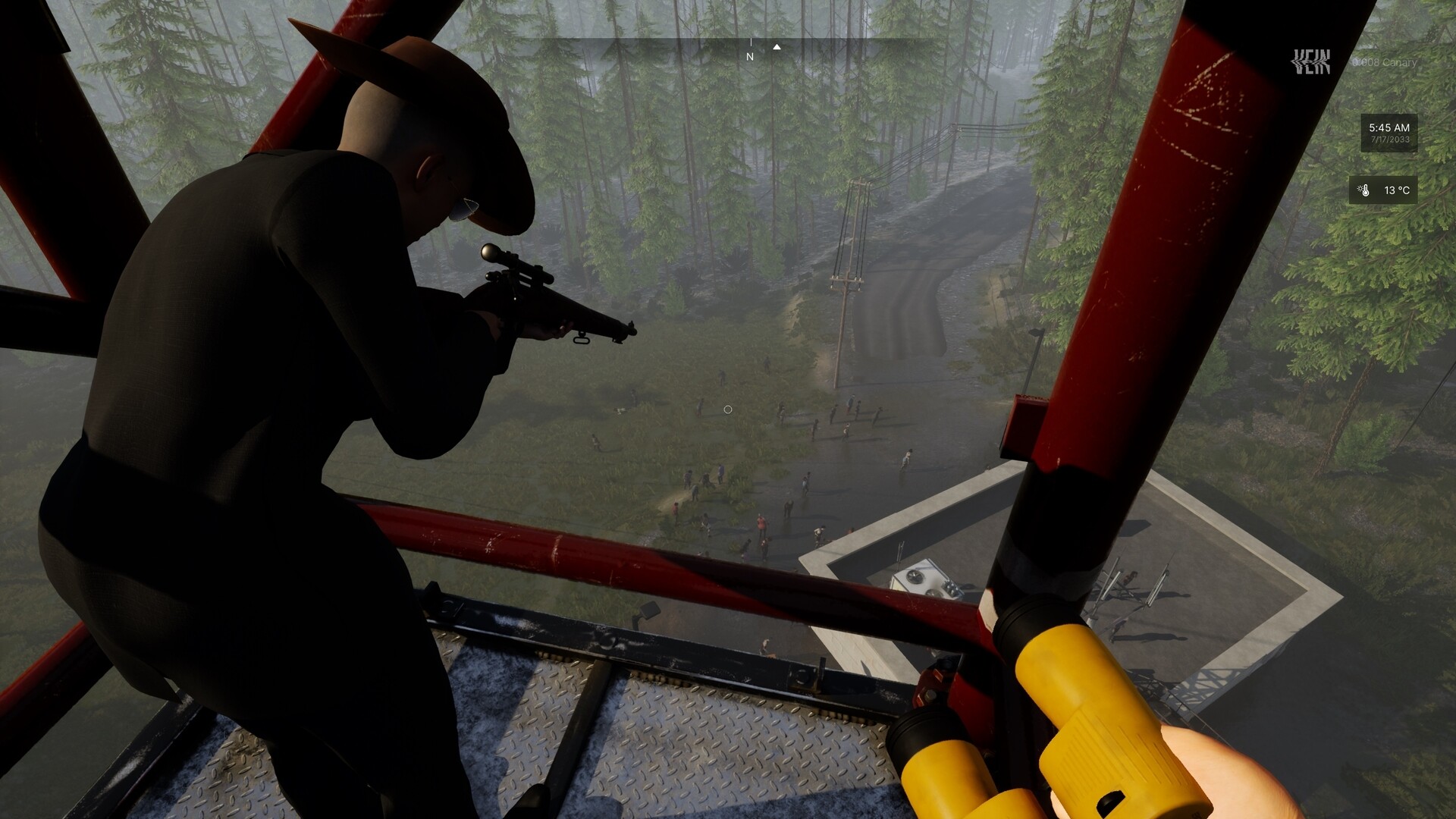This screenshot has width=1456, height=819.
Task: Click the 13 °C temperature reading
Action: pos(1398,190)
